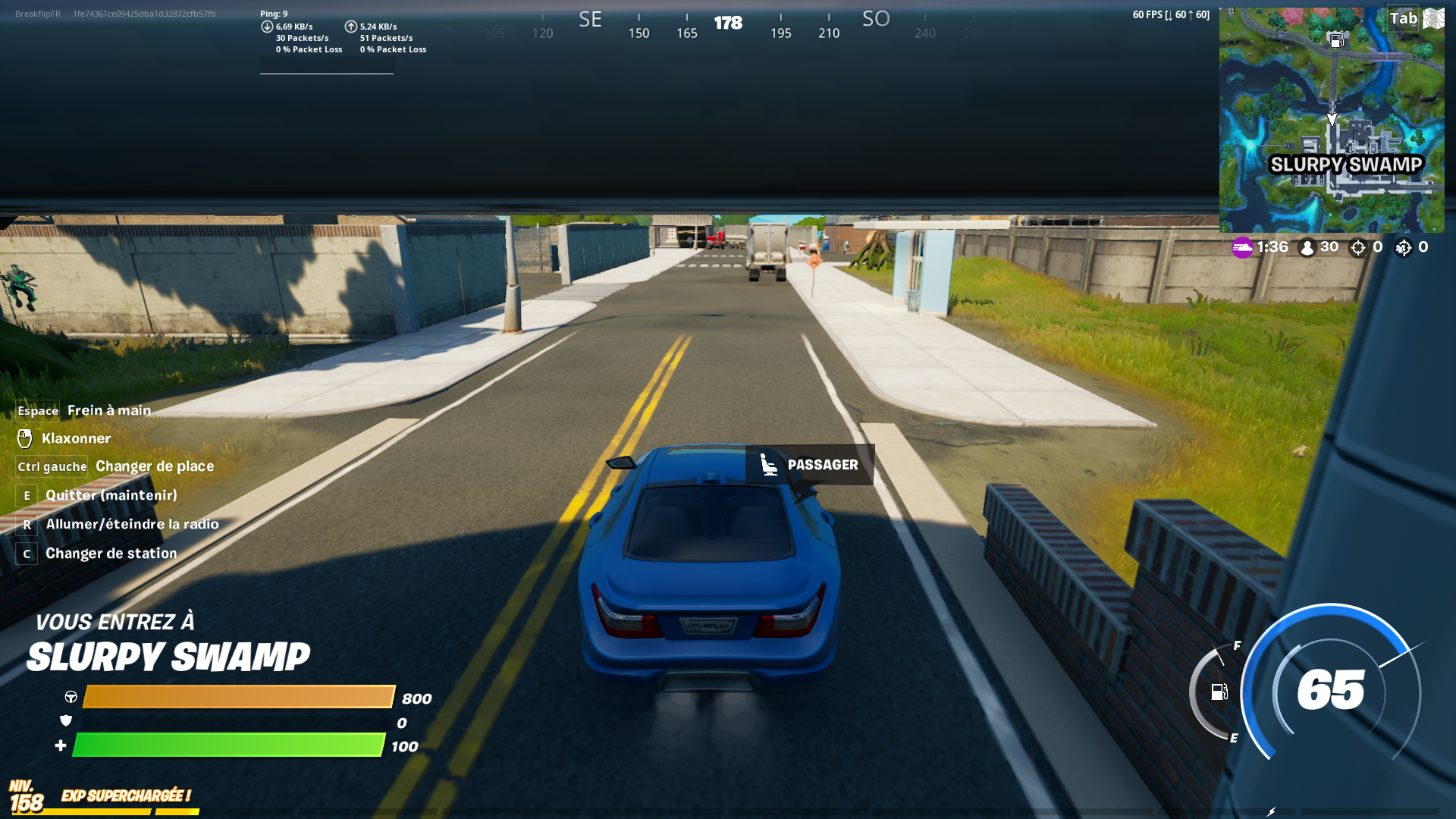1456x819 pixels.
Task: Select the player count silhouette icon
Action: pos(1307,246)
